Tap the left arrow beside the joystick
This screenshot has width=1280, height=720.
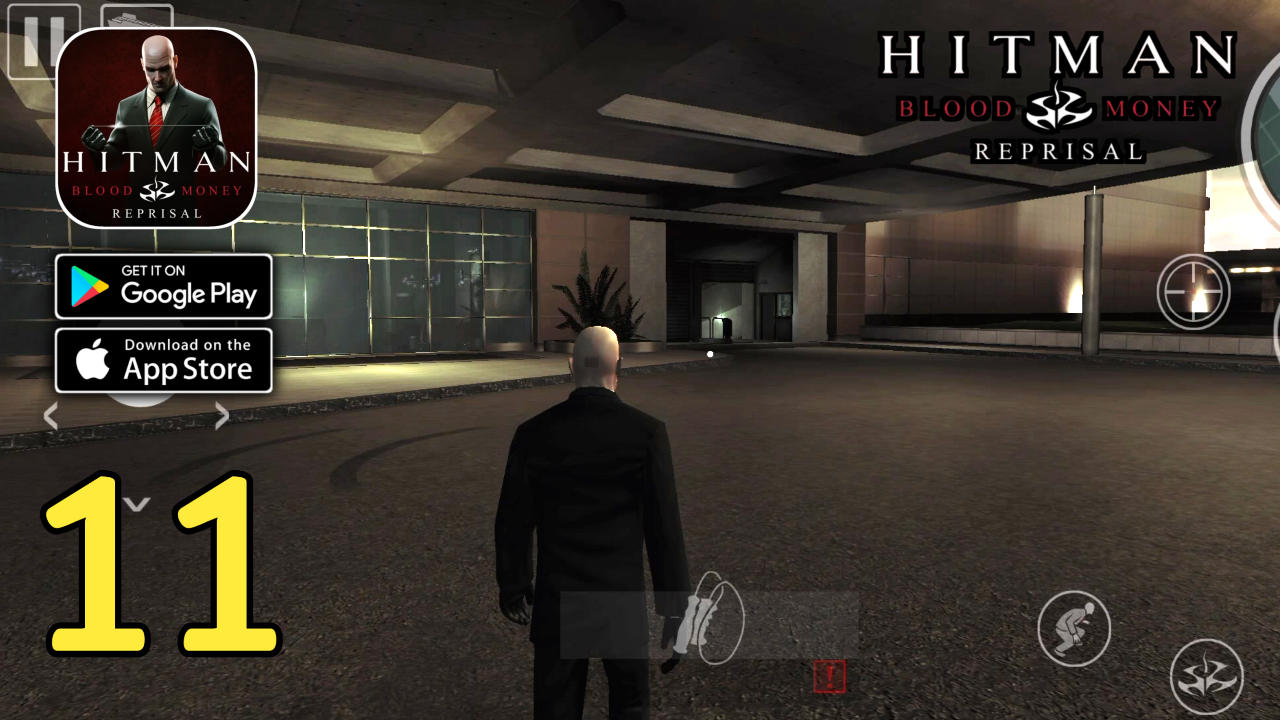pyautogui.click(x=49, y=415)
